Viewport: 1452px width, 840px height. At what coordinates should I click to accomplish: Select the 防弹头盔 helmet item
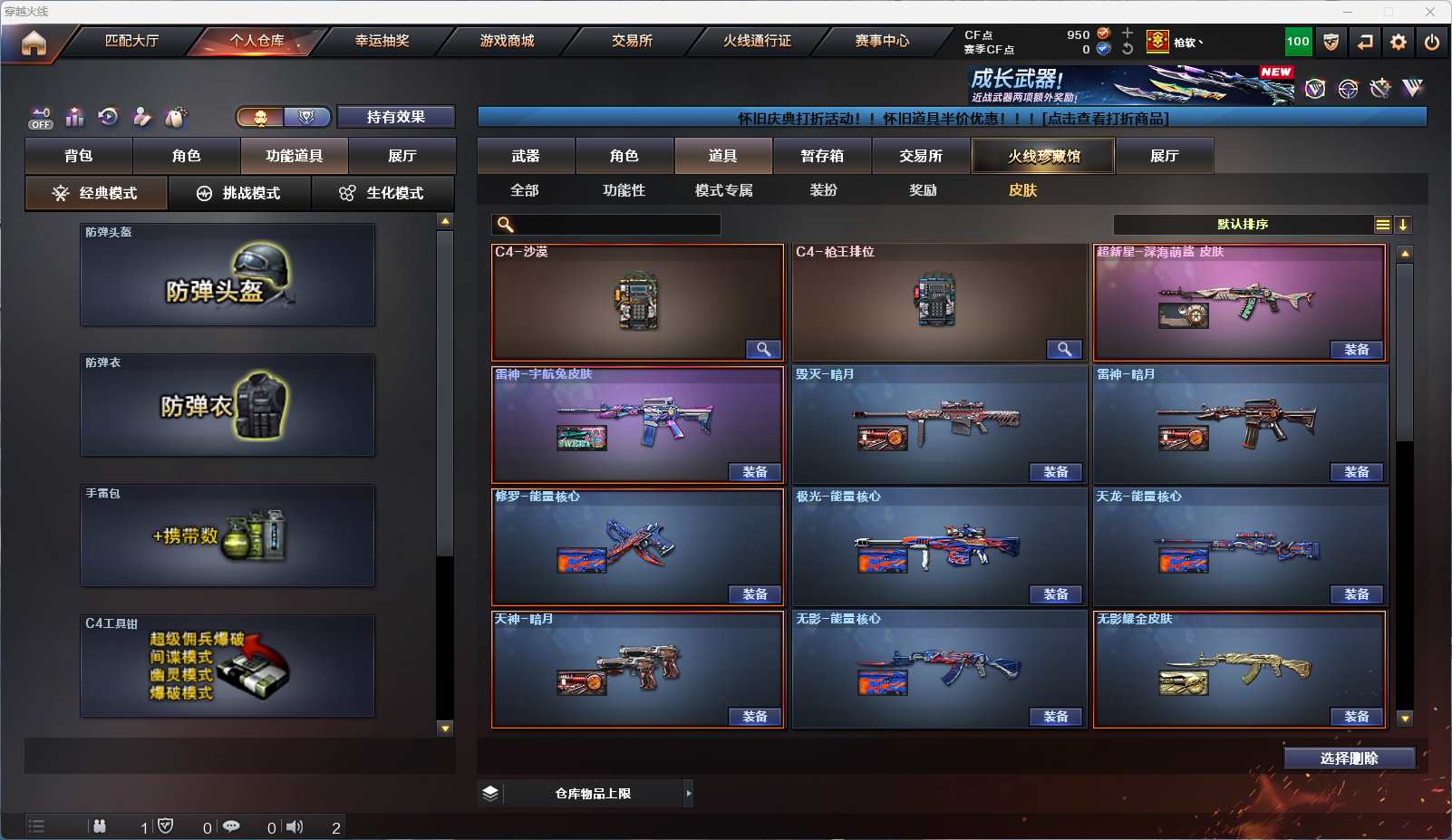(x=227, y=275)
